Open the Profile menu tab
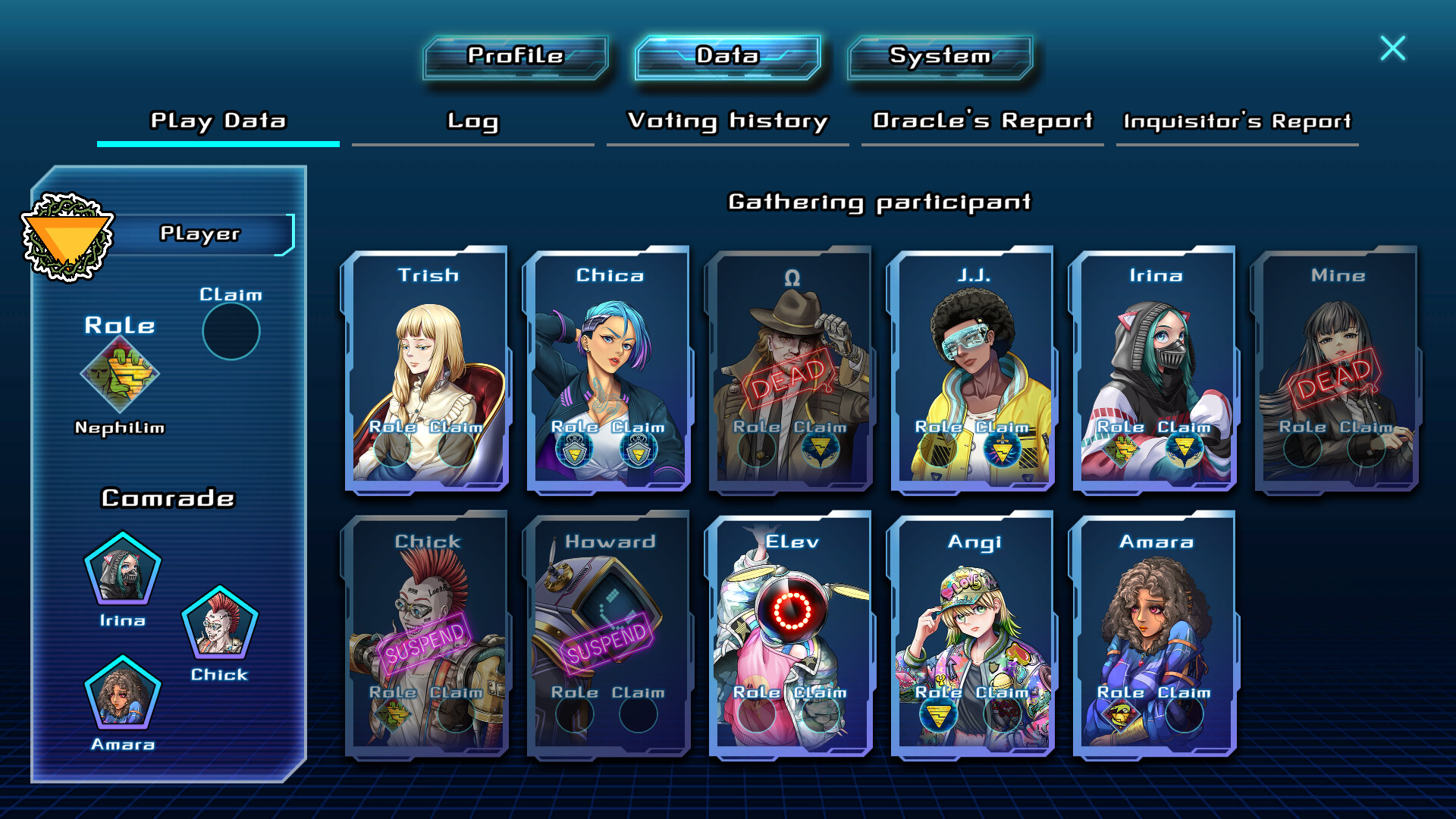This screenshot has height=819, width=1456. 516,57
